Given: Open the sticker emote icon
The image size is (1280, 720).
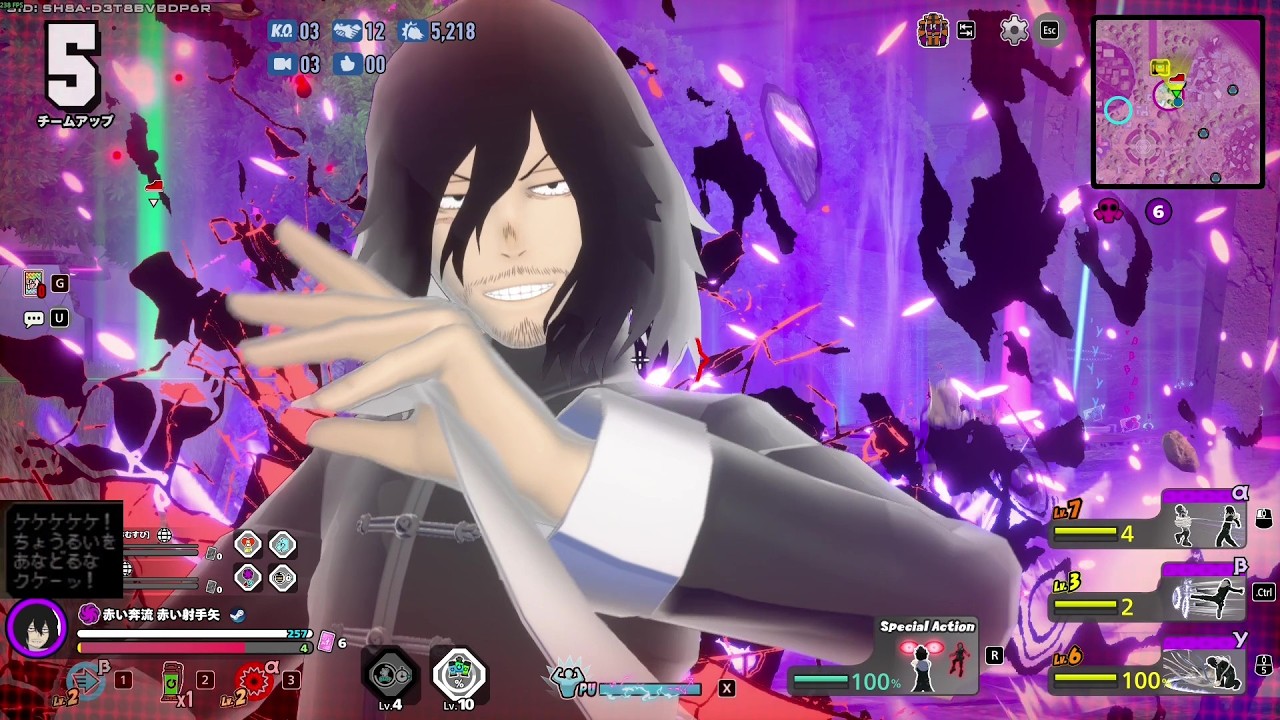Looking at the screenshot, I should pyautogui.click(x=34, y=284).
